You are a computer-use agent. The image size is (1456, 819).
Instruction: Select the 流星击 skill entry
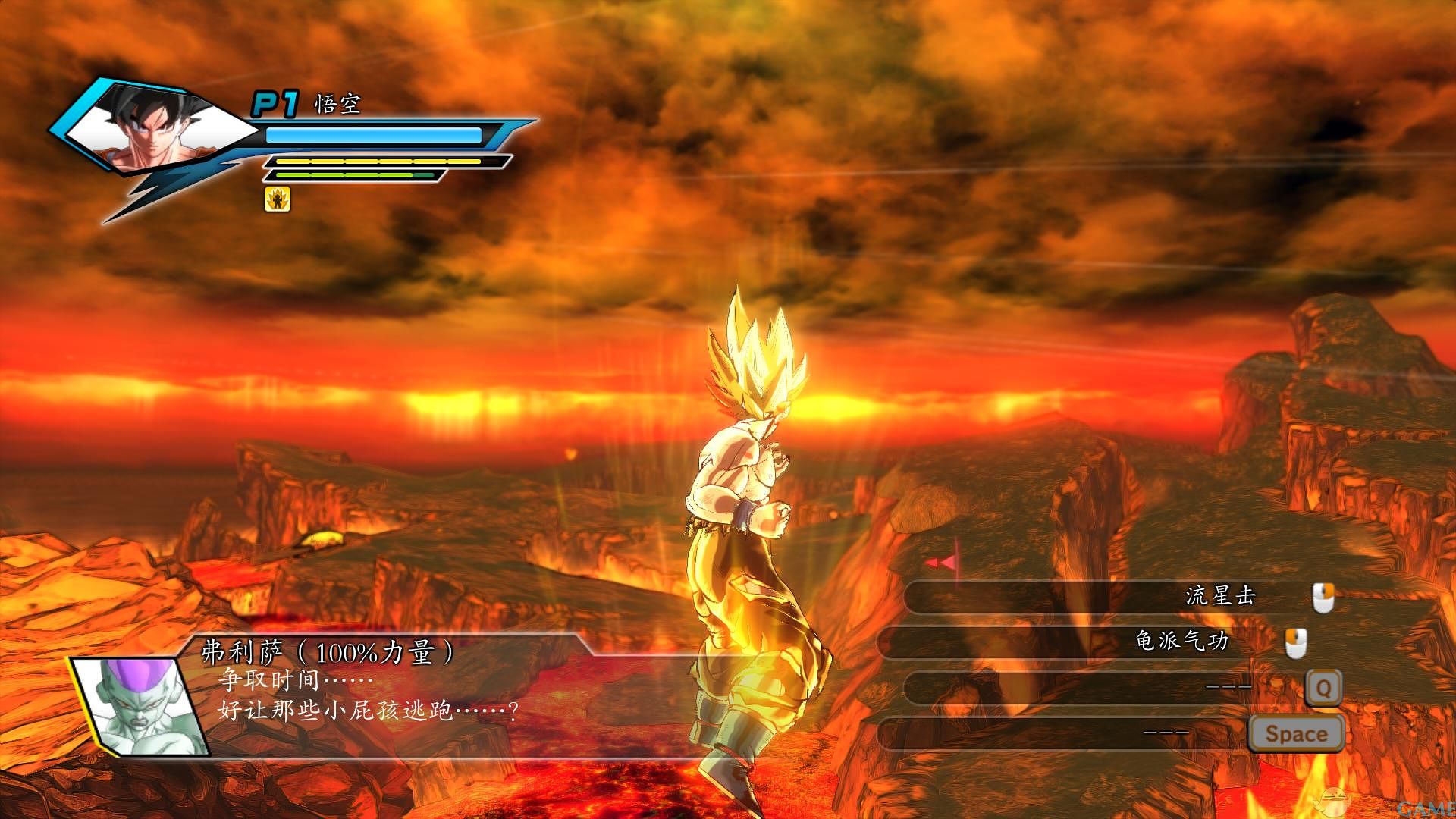(x=1220, y=596)
